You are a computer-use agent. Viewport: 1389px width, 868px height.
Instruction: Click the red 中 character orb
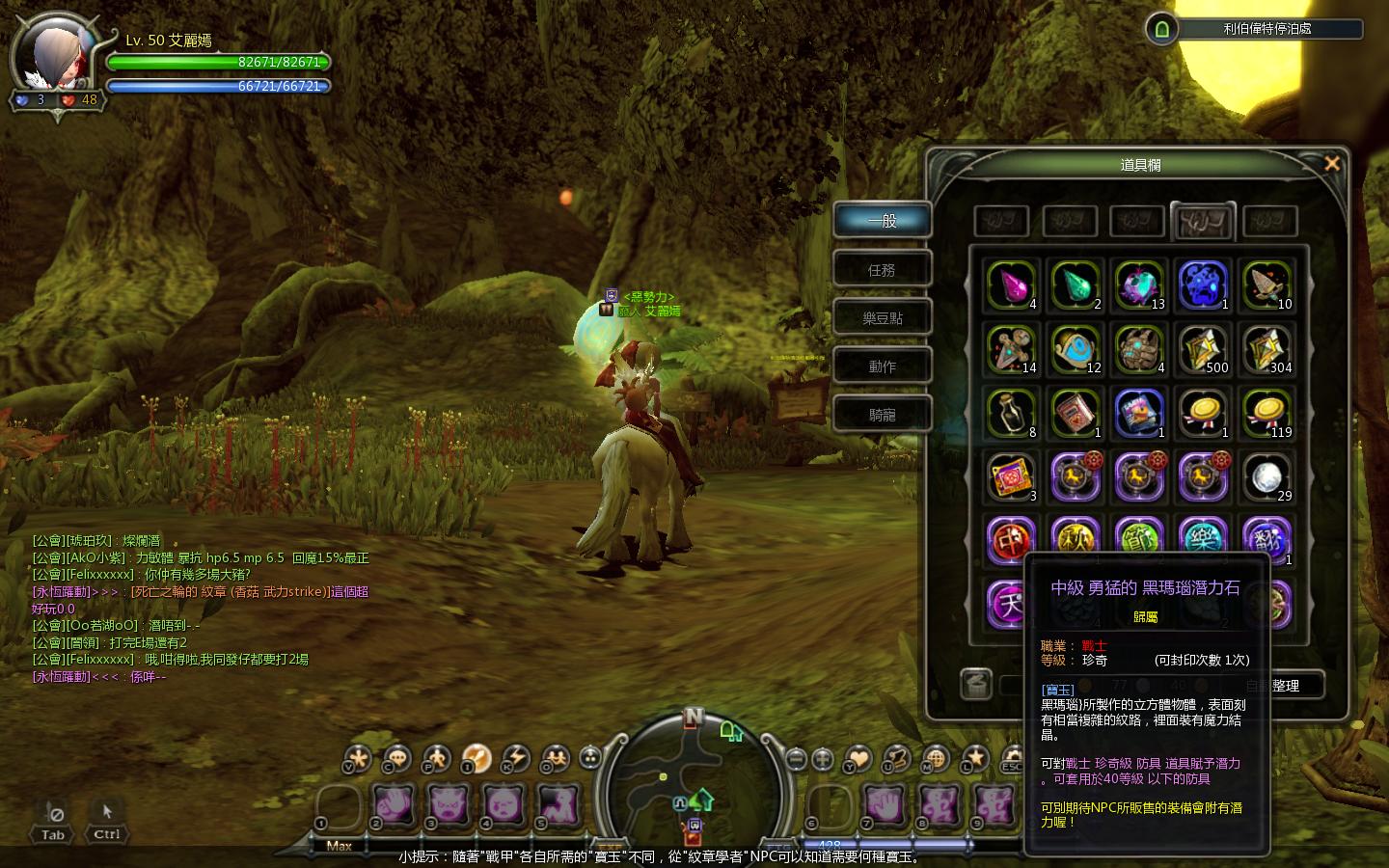1011,540
